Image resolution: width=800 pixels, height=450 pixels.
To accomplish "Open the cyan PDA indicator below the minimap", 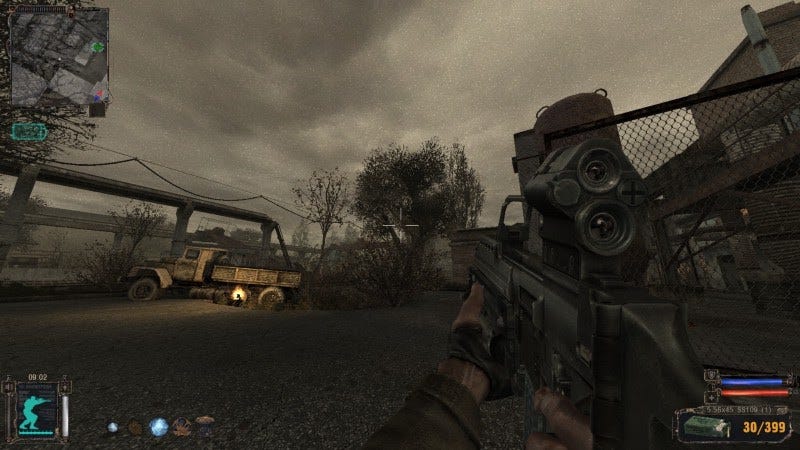I will pos(27,130).
